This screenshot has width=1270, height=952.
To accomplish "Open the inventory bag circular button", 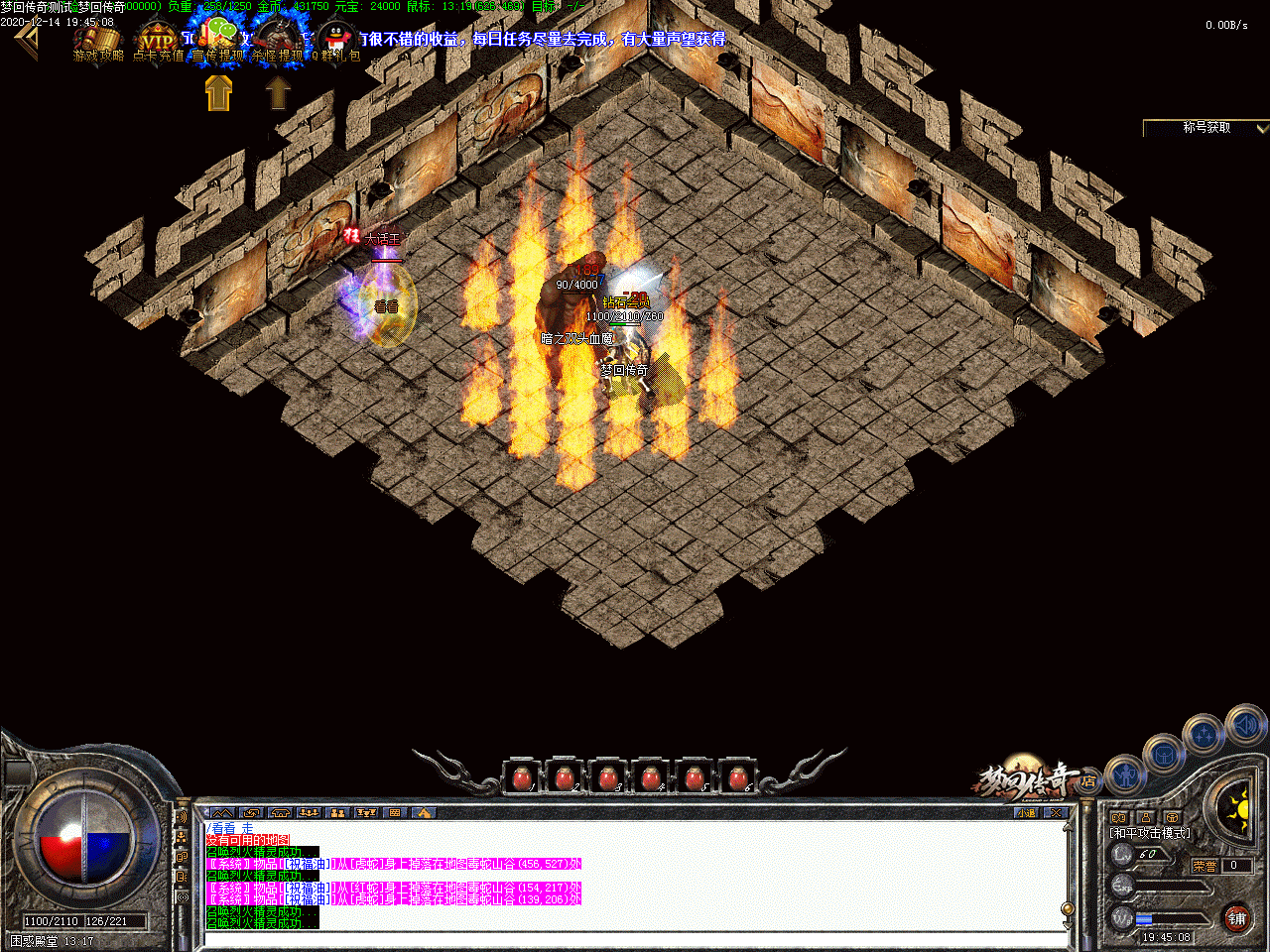I will click(x=1165, y=755).
